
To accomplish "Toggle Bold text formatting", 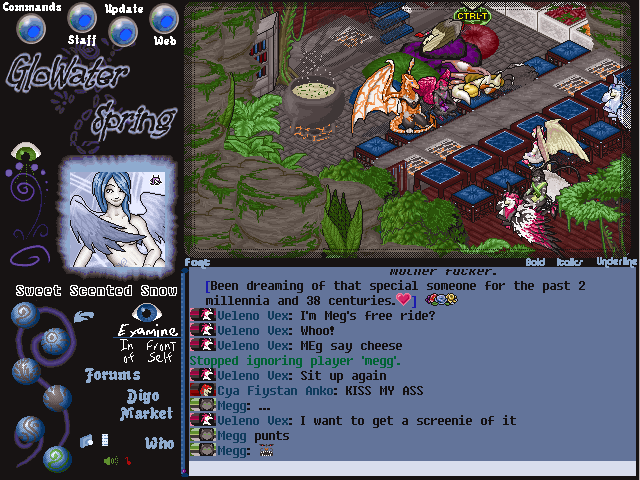I will click(536, 262).
